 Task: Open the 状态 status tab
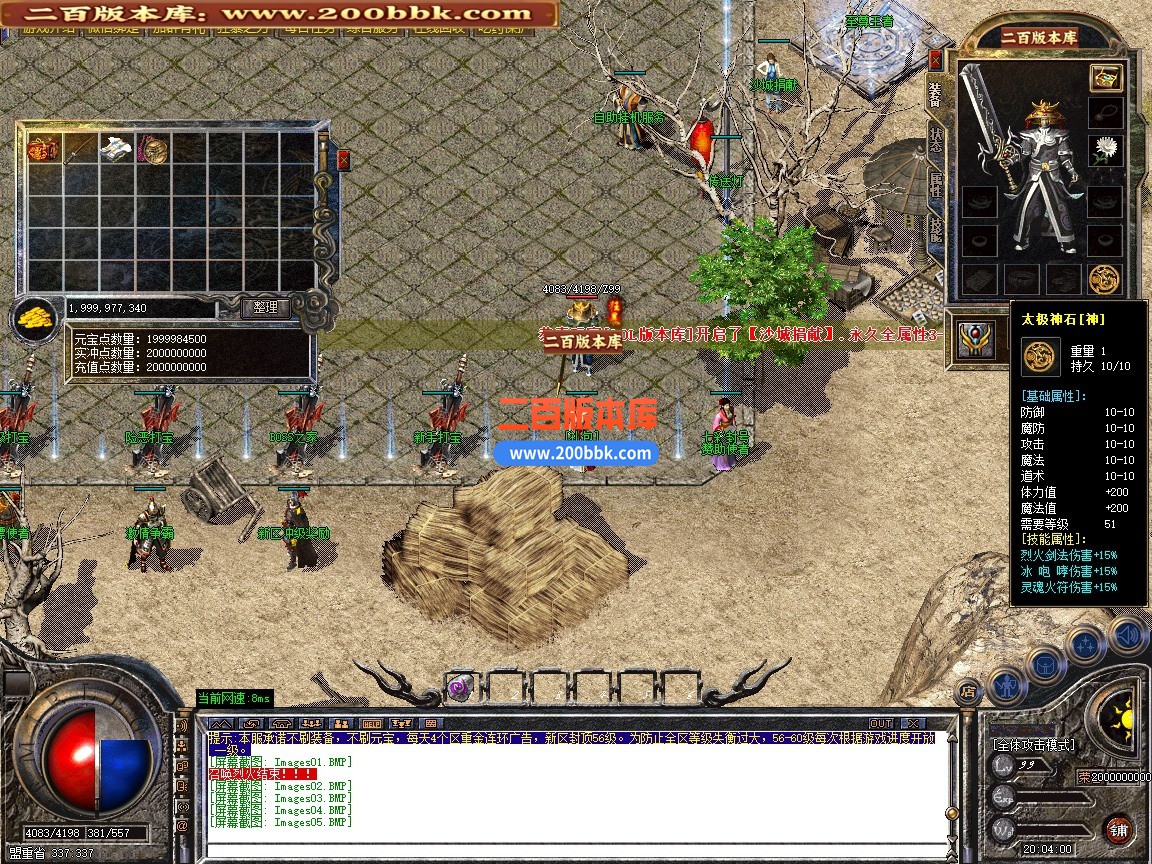pos(935,140)
